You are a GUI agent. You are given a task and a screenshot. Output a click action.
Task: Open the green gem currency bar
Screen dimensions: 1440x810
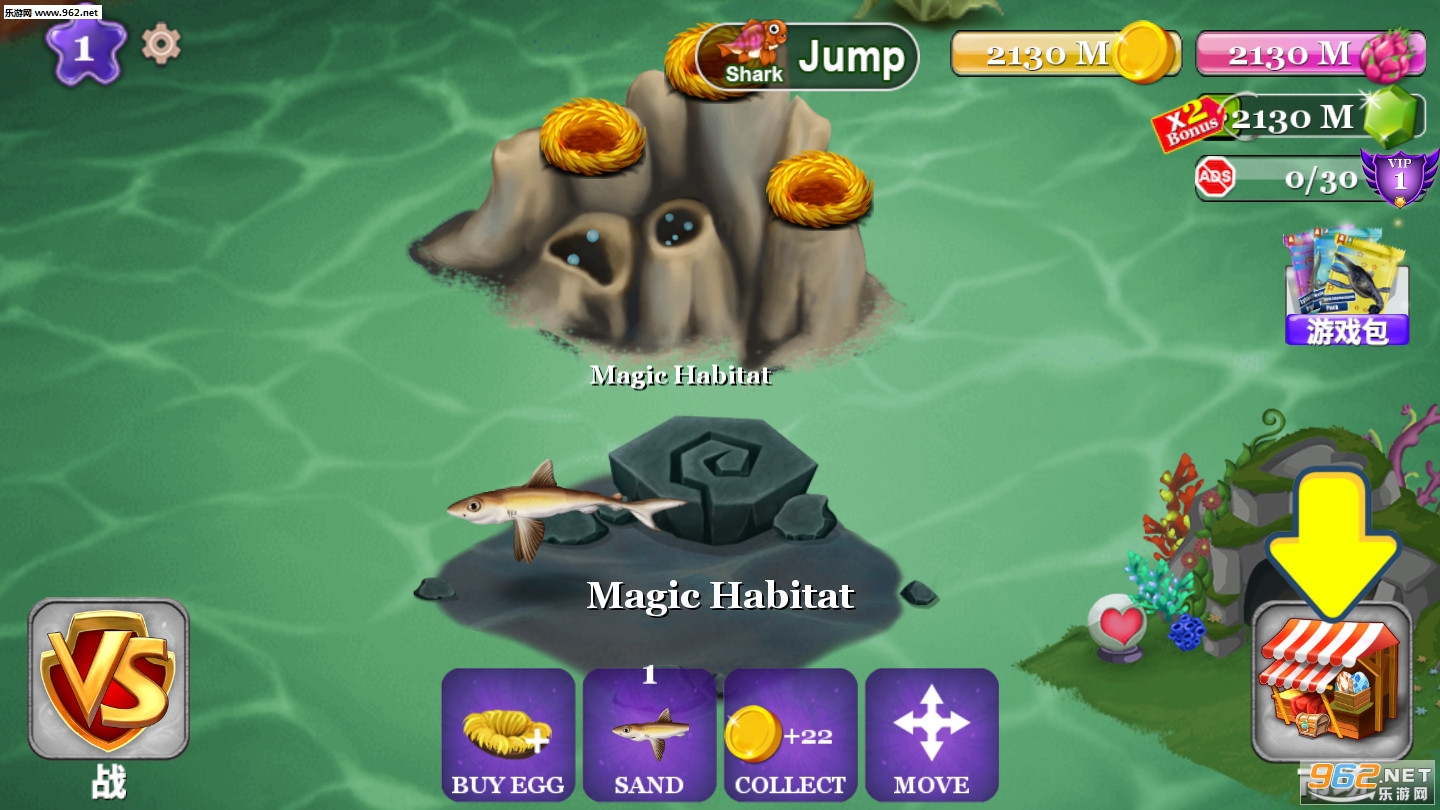pyautogui.click(x=1320, y=118)
